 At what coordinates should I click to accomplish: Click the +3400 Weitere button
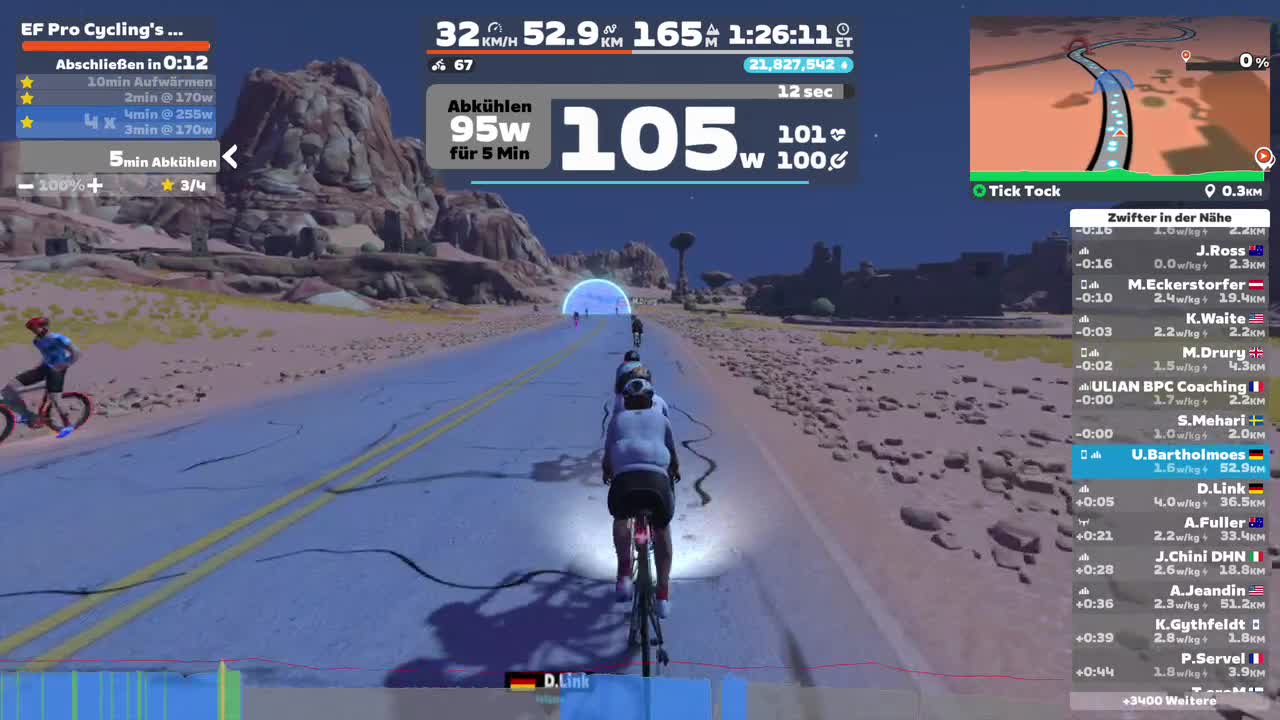[1170, 701]
